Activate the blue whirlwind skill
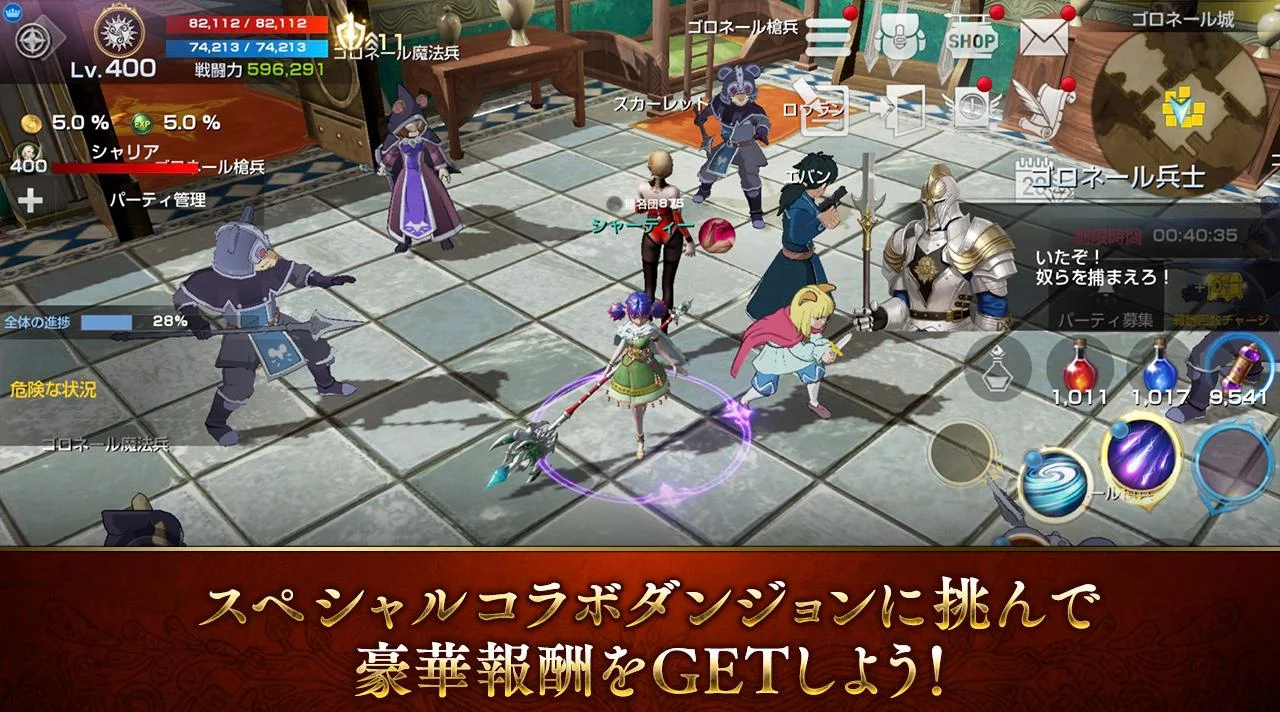The image size is (1280, 712). coord(1052,484)
